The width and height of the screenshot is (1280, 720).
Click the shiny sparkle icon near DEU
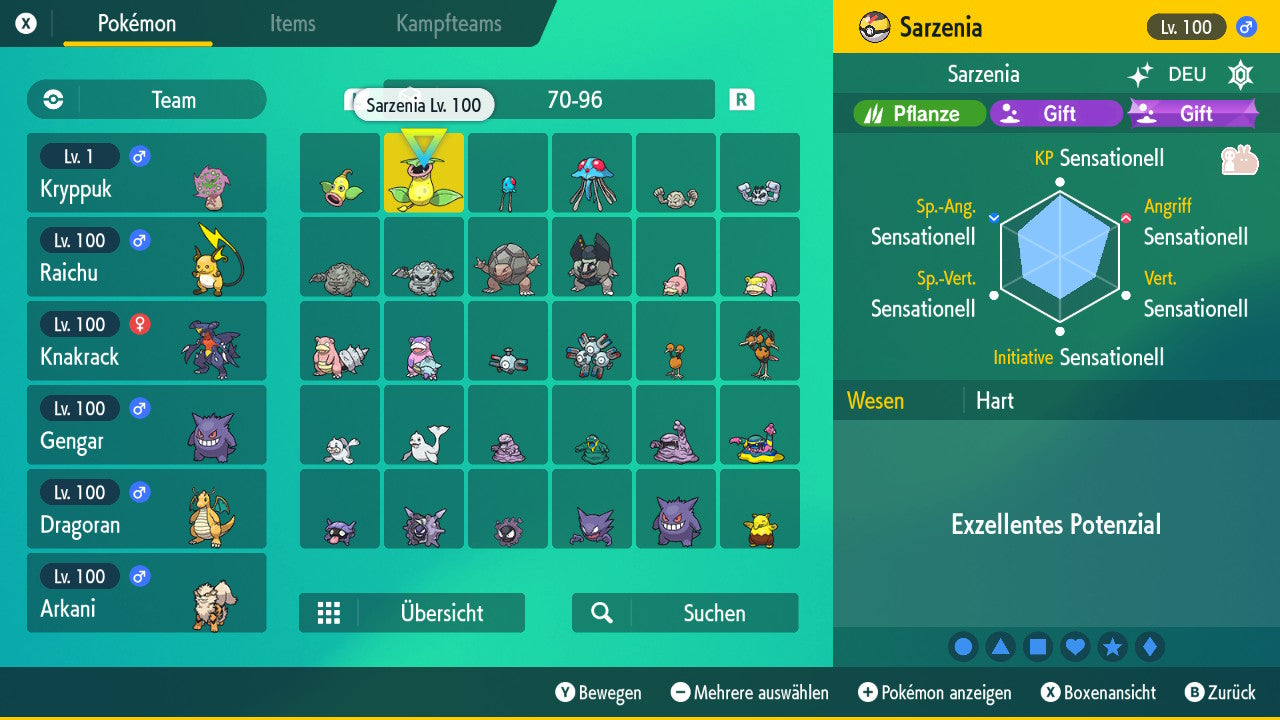pos(1143,74)
